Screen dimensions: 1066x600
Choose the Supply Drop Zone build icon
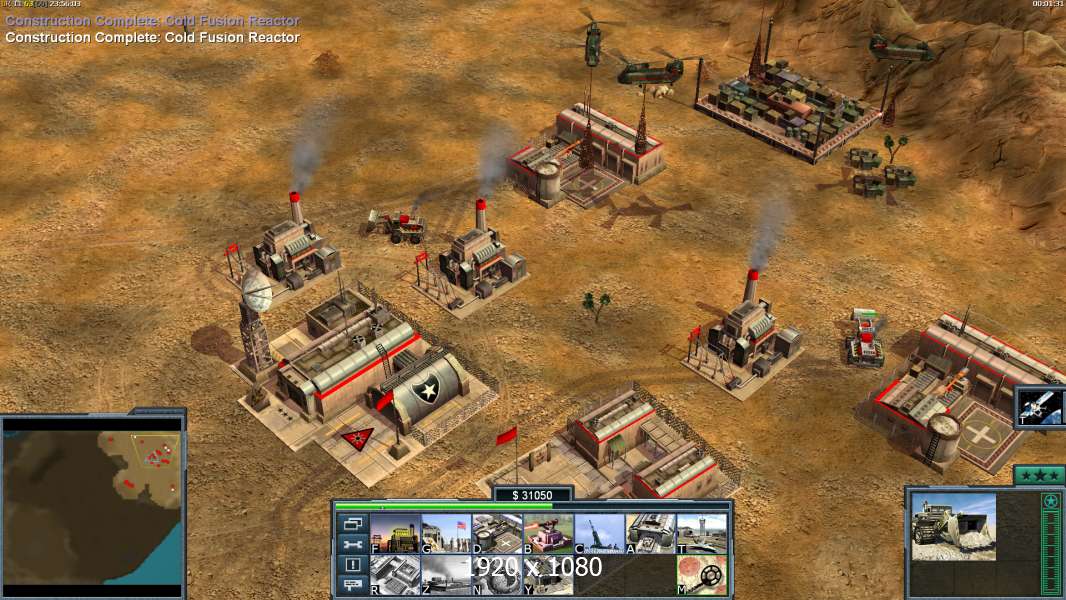pyautogui.click(x=446, y=575)
